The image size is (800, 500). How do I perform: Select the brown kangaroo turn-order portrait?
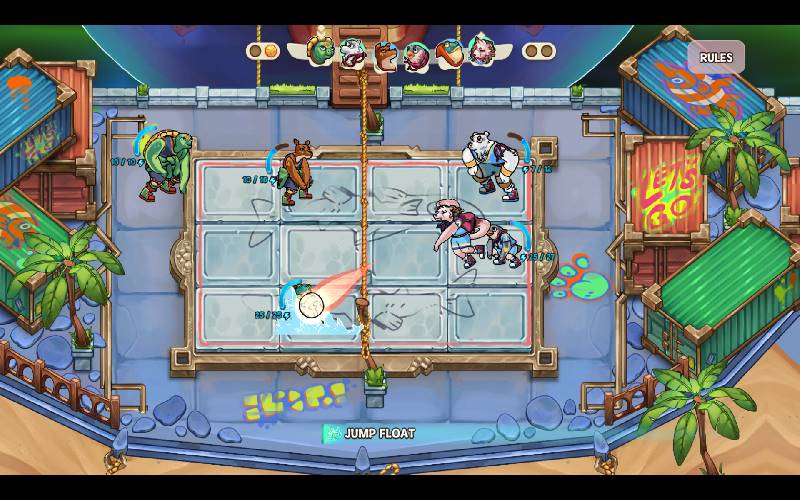[385, 55]
